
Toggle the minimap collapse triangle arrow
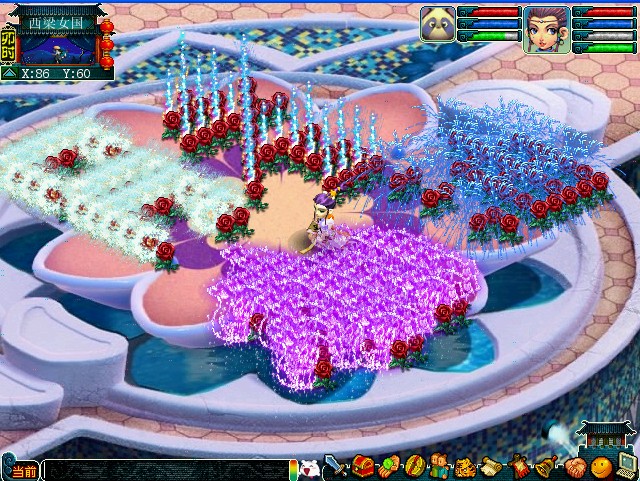coord(8,73)
